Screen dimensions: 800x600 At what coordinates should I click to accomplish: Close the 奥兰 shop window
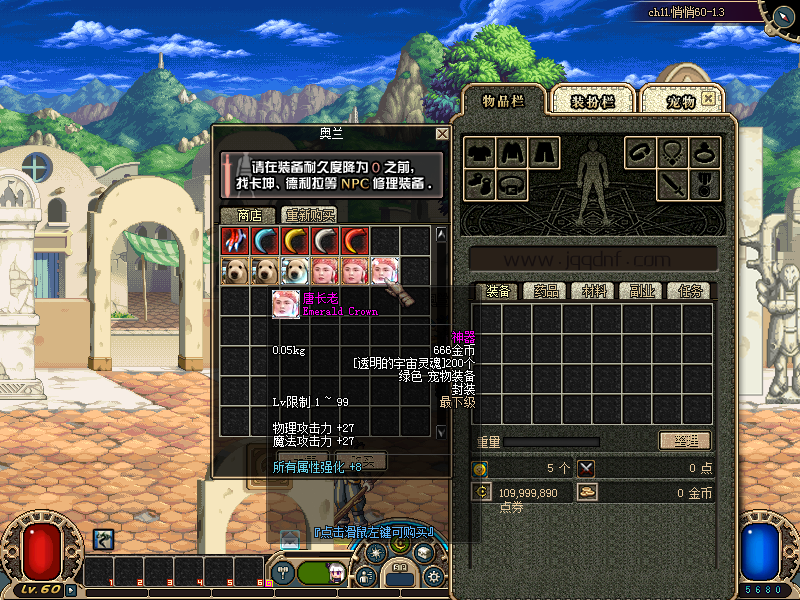tap(442, 134)
